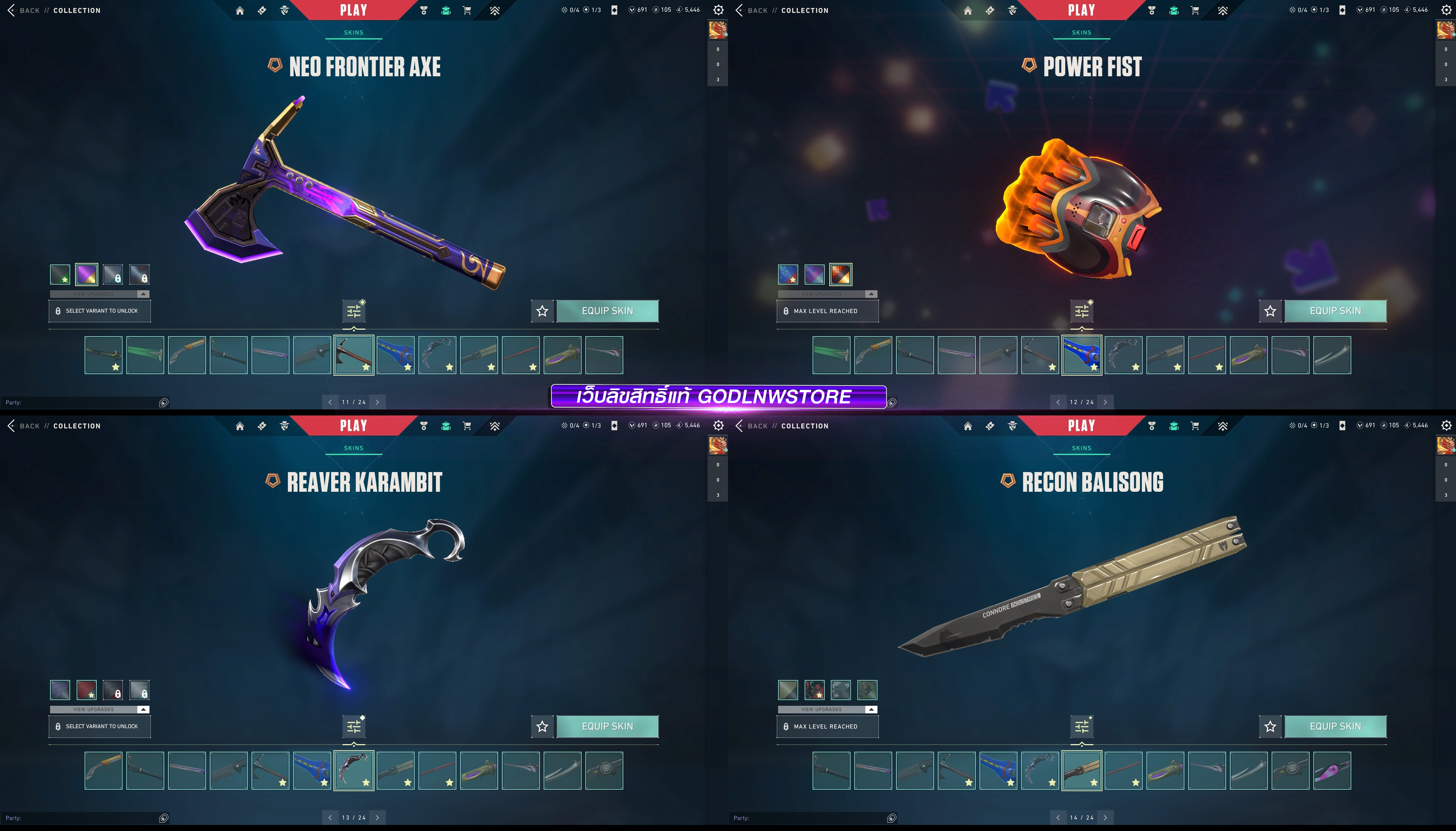Go to previous skin from page 14 / 24

1058,818
